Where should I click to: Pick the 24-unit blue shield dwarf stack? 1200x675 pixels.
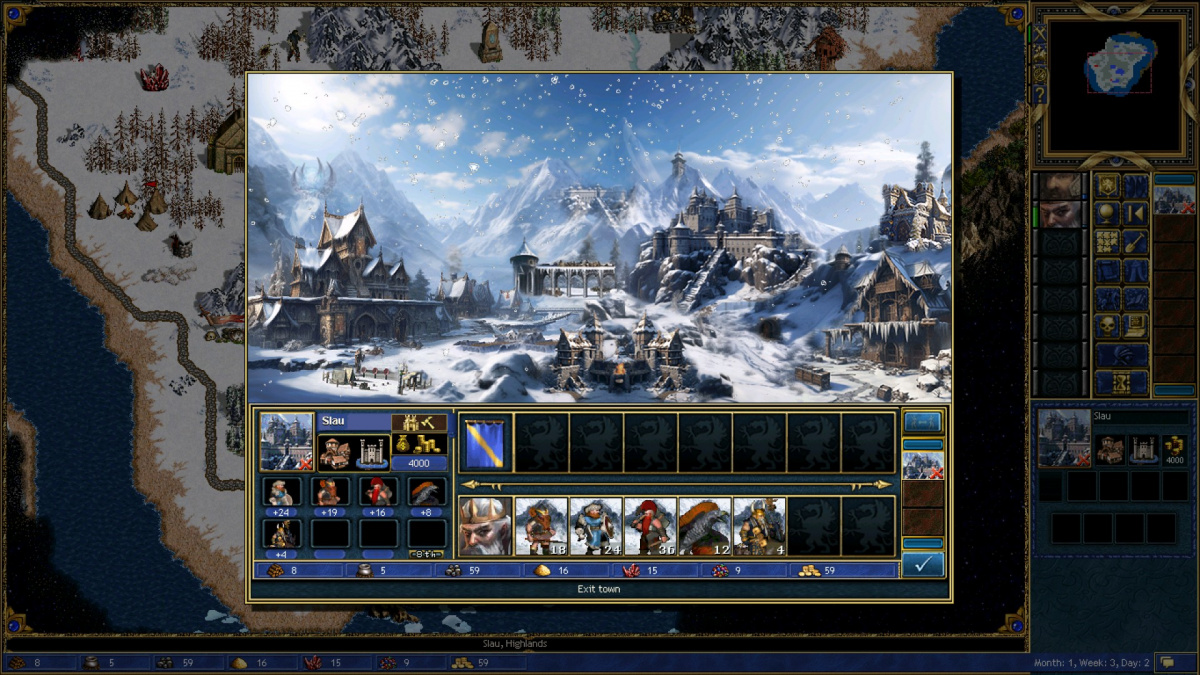click(x=595, y=526)
